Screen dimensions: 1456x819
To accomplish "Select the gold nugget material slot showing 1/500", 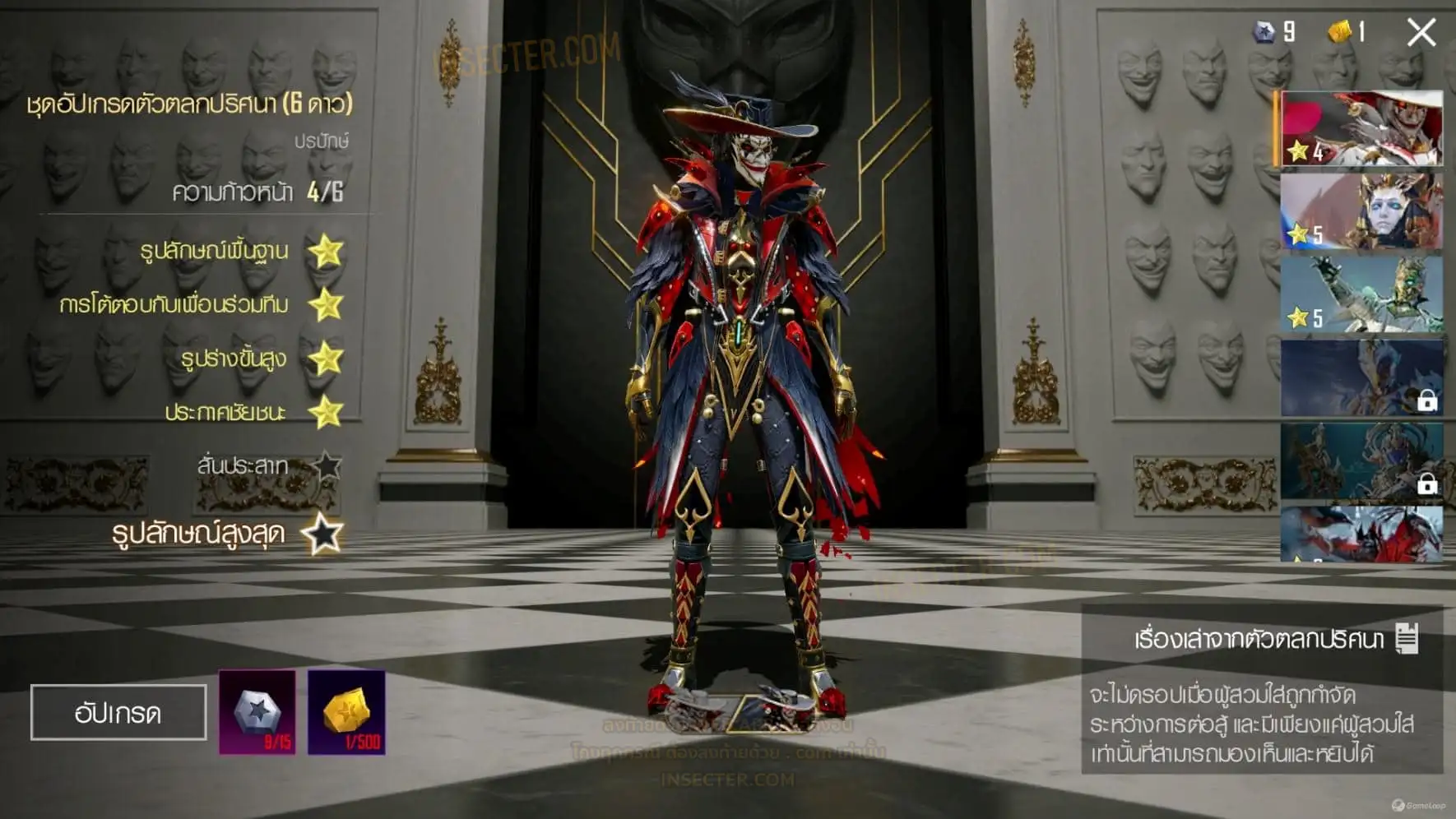I will (x=346, y=712).
